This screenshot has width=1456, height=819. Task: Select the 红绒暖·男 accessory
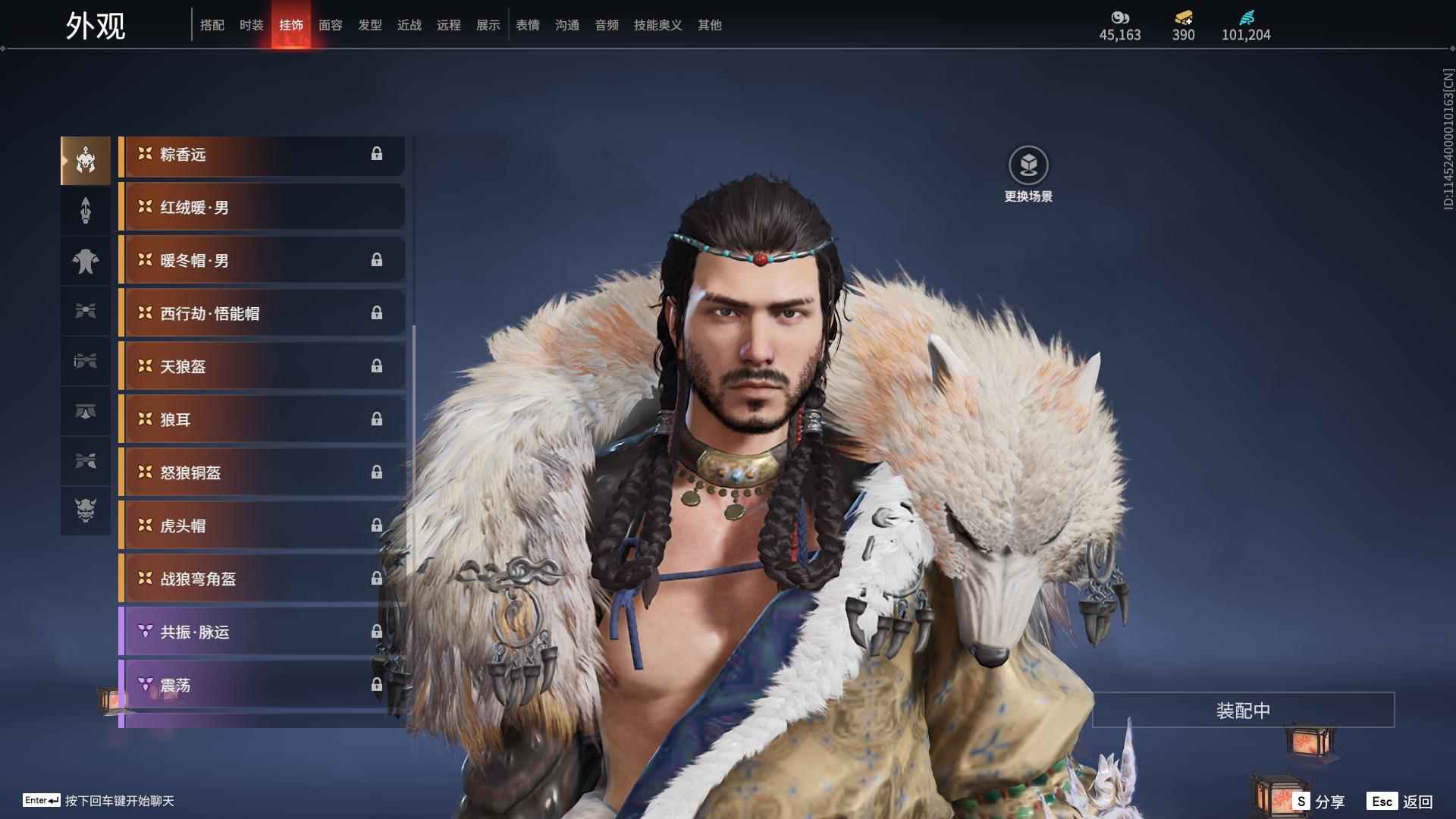(262, 208)
